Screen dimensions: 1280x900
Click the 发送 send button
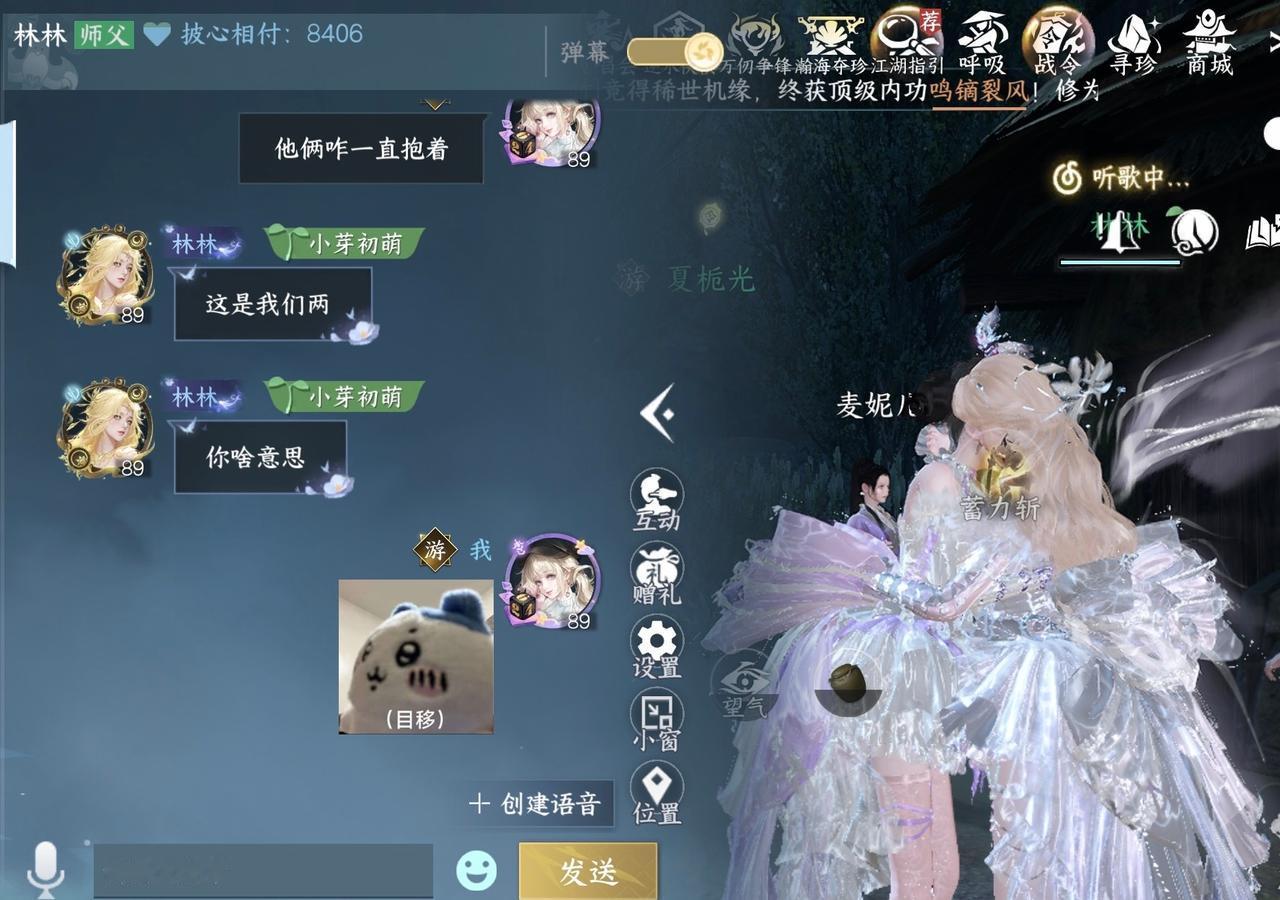[x=589, y=869]
